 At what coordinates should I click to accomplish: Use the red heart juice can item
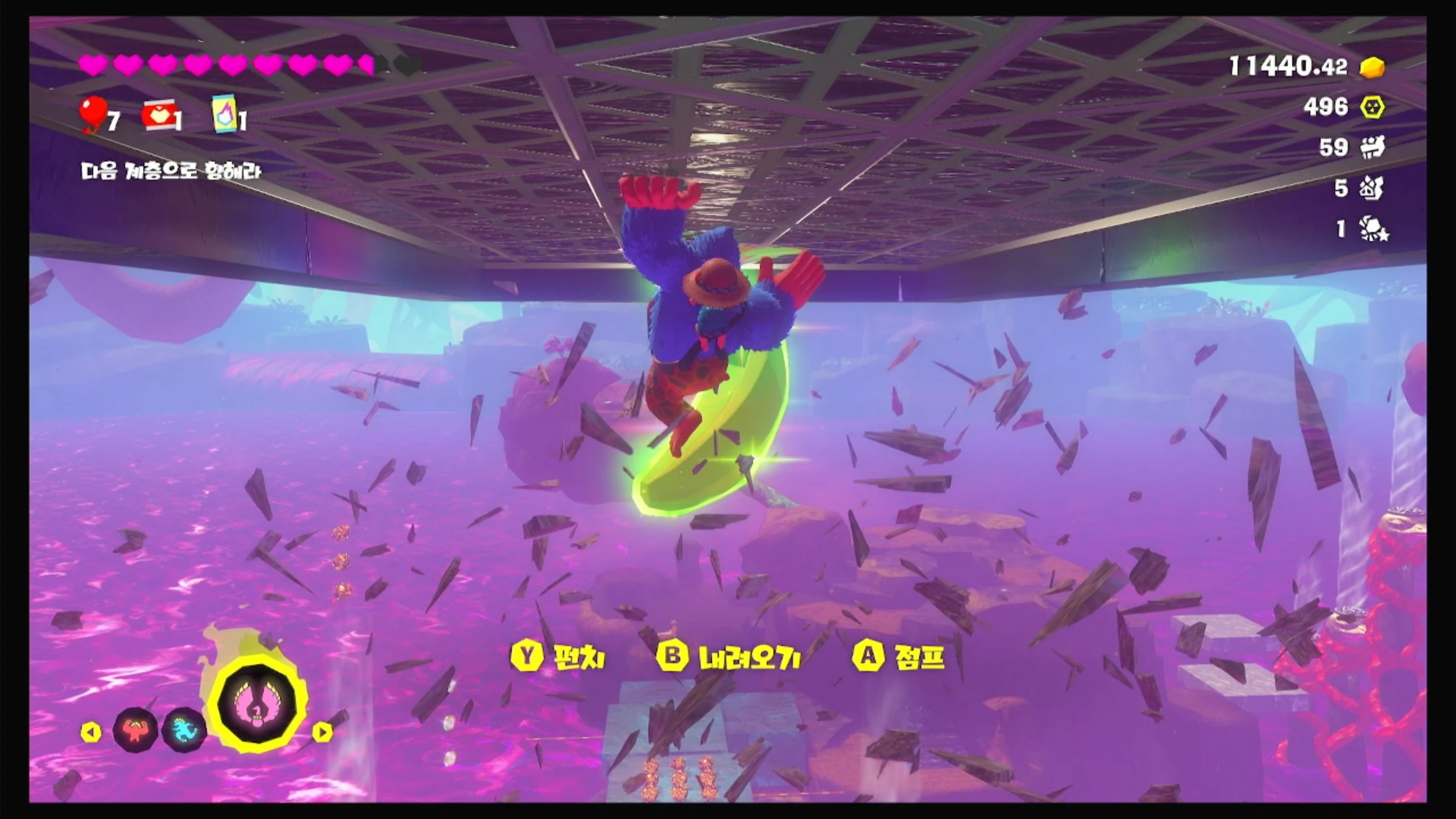tap(158, 116)
